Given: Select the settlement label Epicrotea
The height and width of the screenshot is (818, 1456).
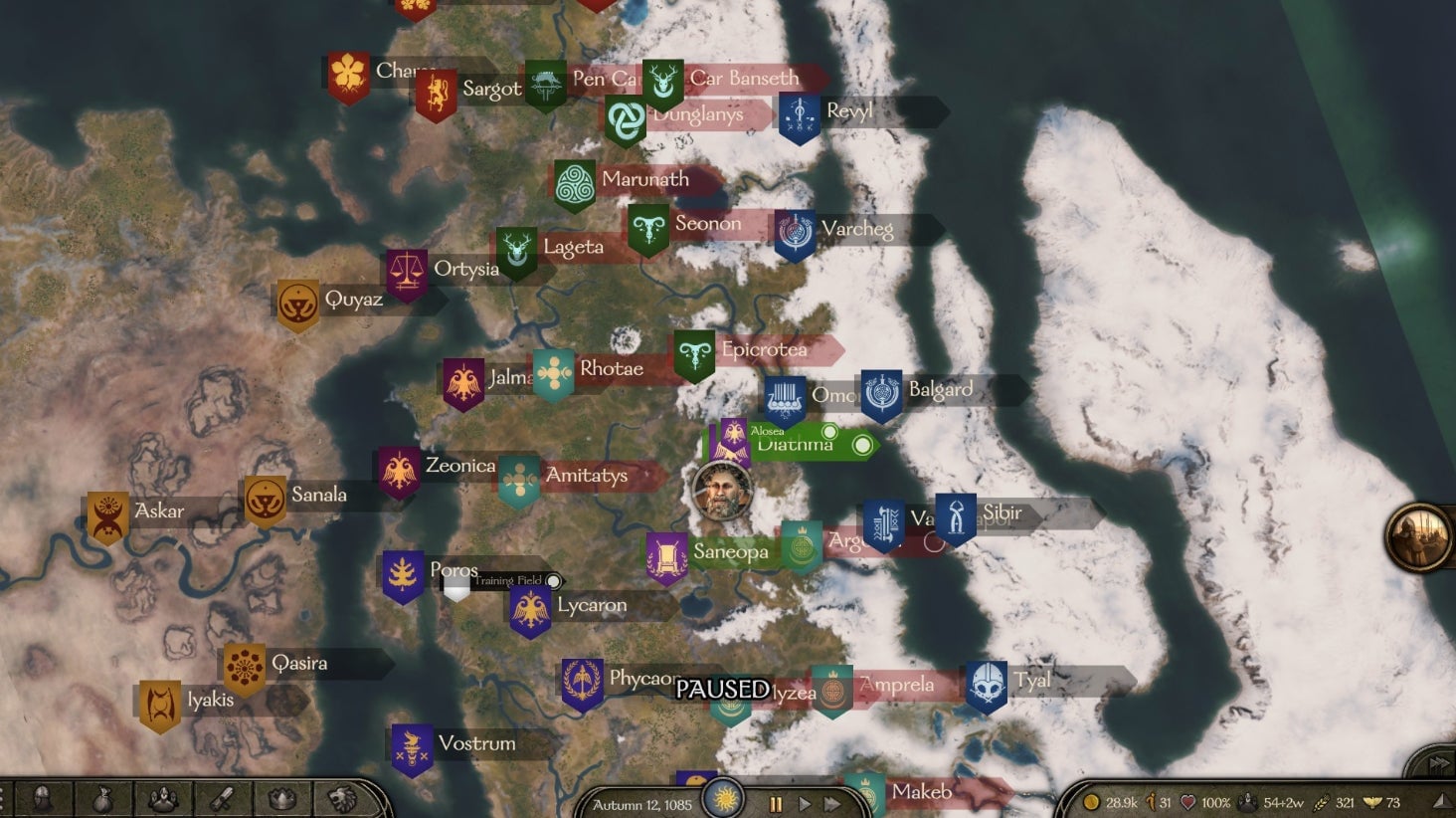Looking at the screenshot, I should [765, 349].
